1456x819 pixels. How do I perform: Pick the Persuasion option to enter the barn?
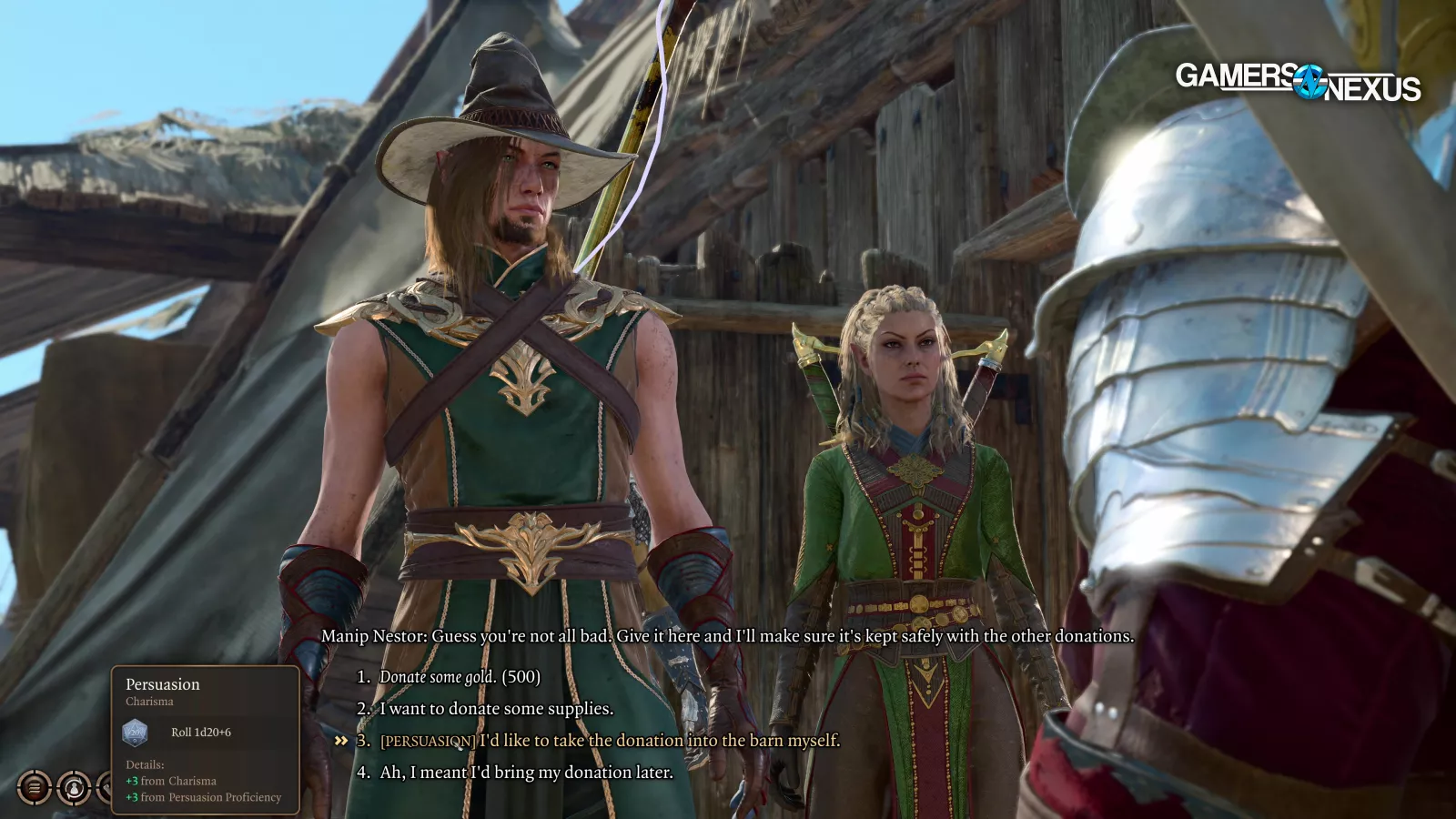(x=610, y=741)
